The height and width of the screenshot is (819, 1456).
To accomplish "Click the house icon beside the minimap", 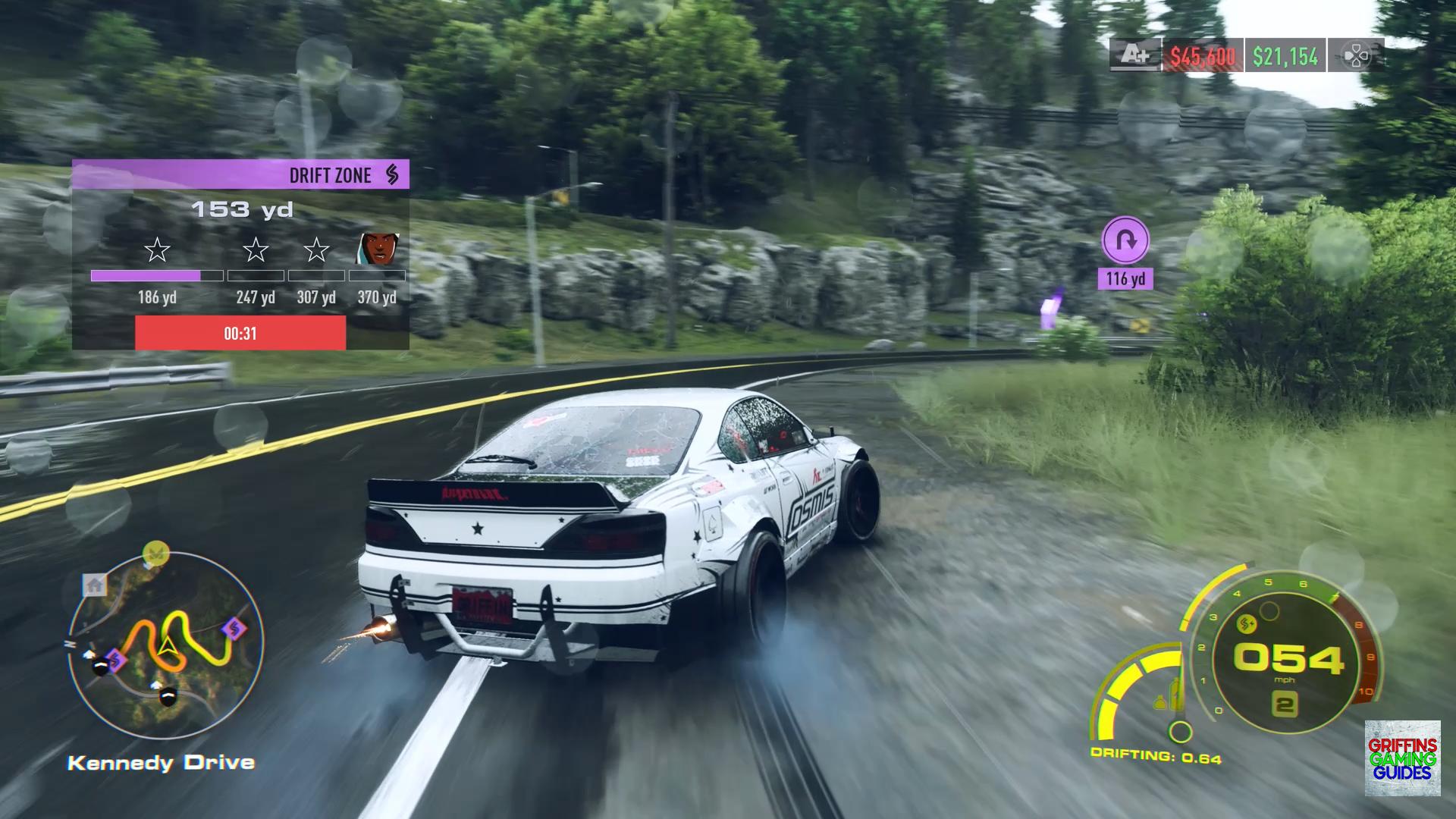I will pos(95,585).
